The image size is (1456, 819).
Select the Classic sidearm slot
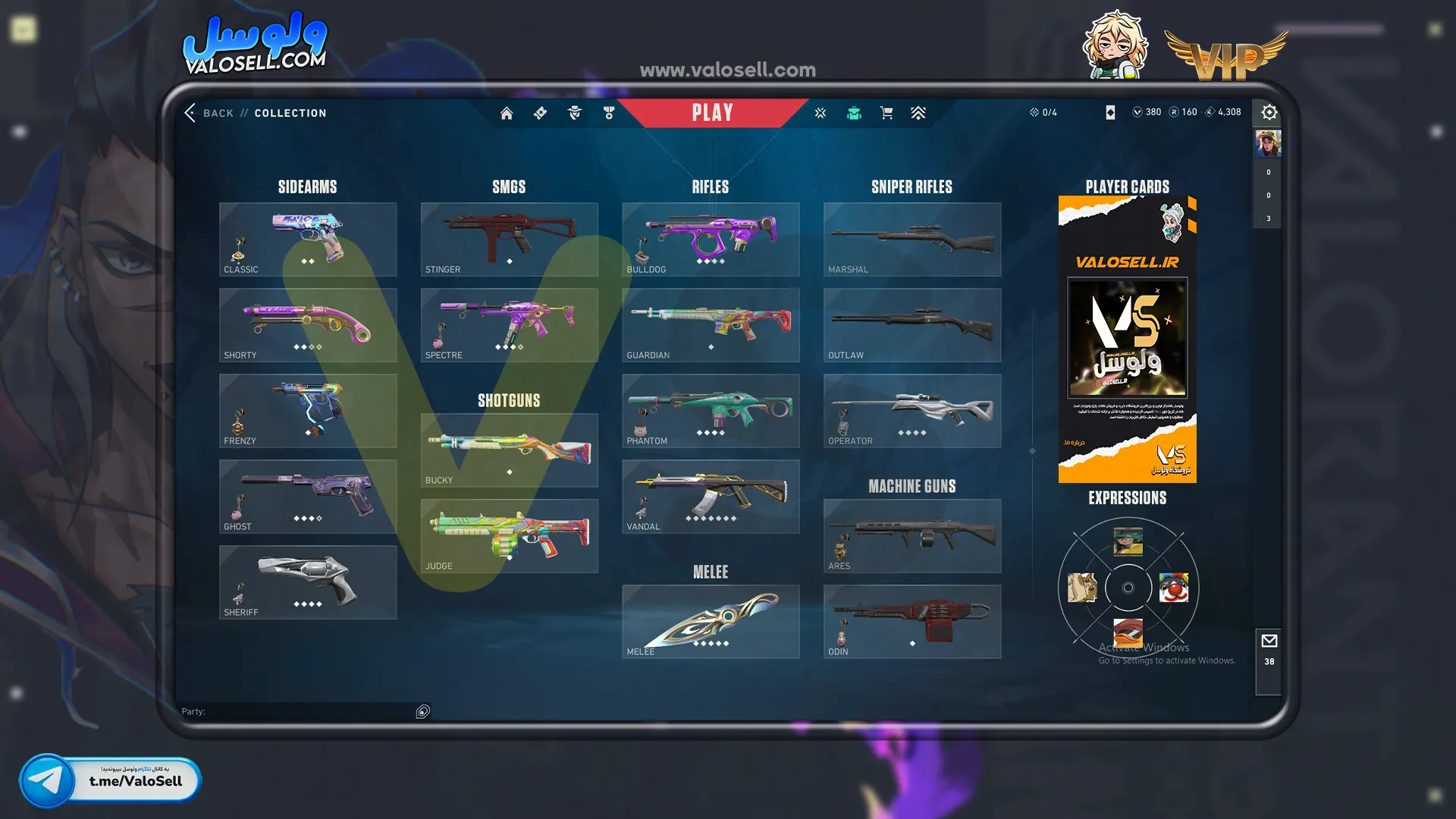click(308, 239)
